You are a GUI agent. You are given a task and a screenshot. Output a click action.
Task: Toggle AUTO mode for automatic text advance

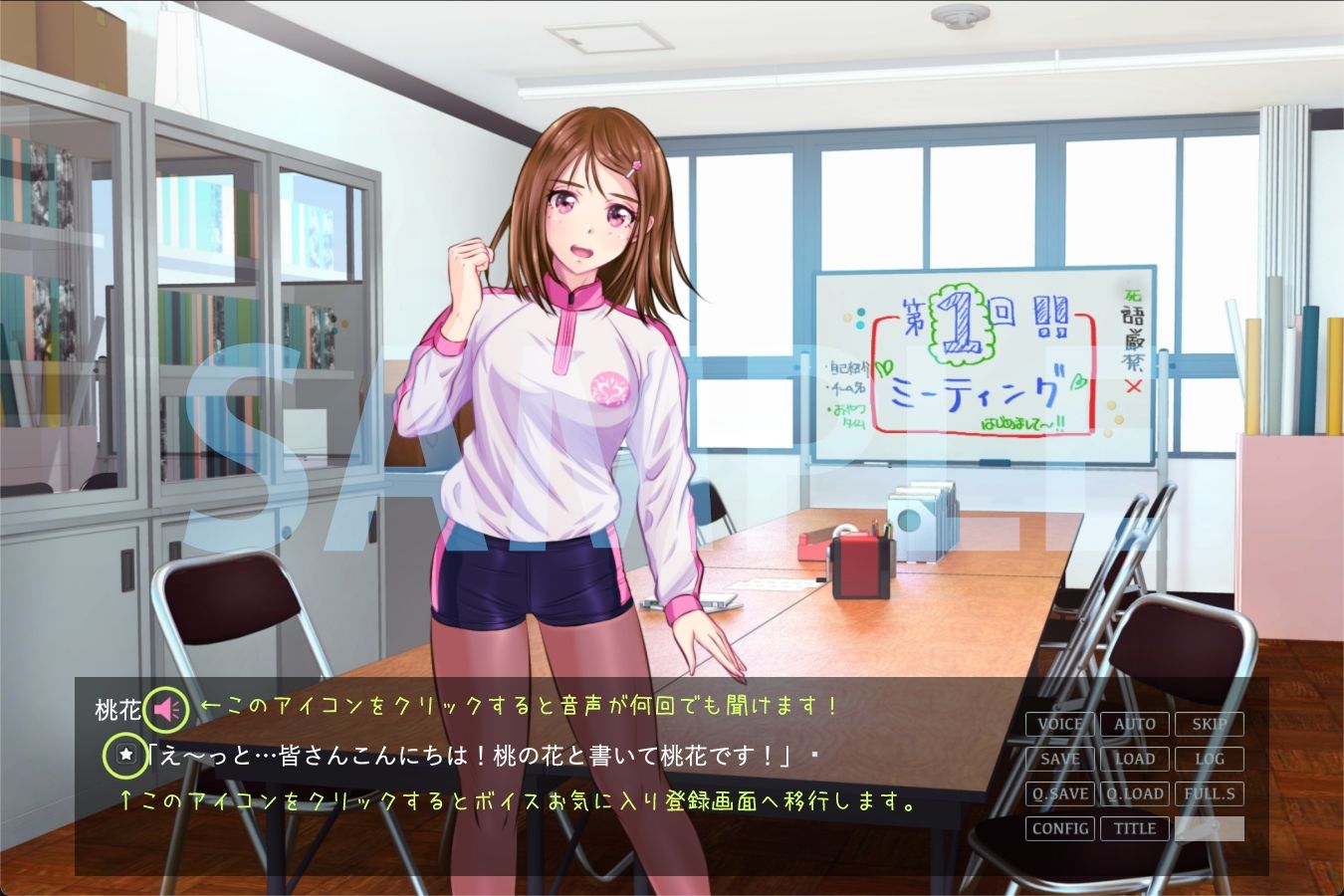pyautogui.click(x=1135, y=724)
